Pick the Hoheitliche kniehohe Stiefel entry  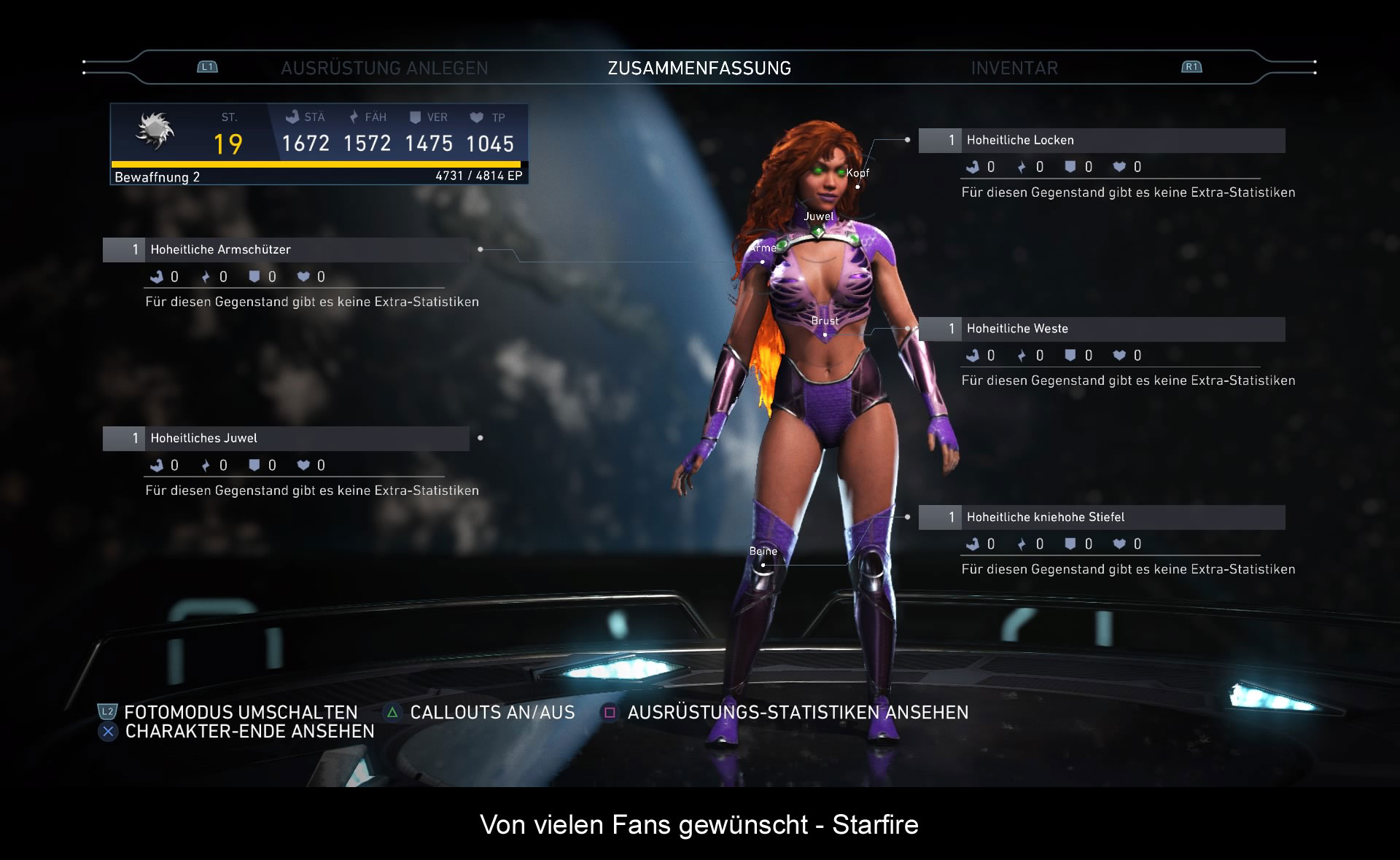pos(1101,517)
